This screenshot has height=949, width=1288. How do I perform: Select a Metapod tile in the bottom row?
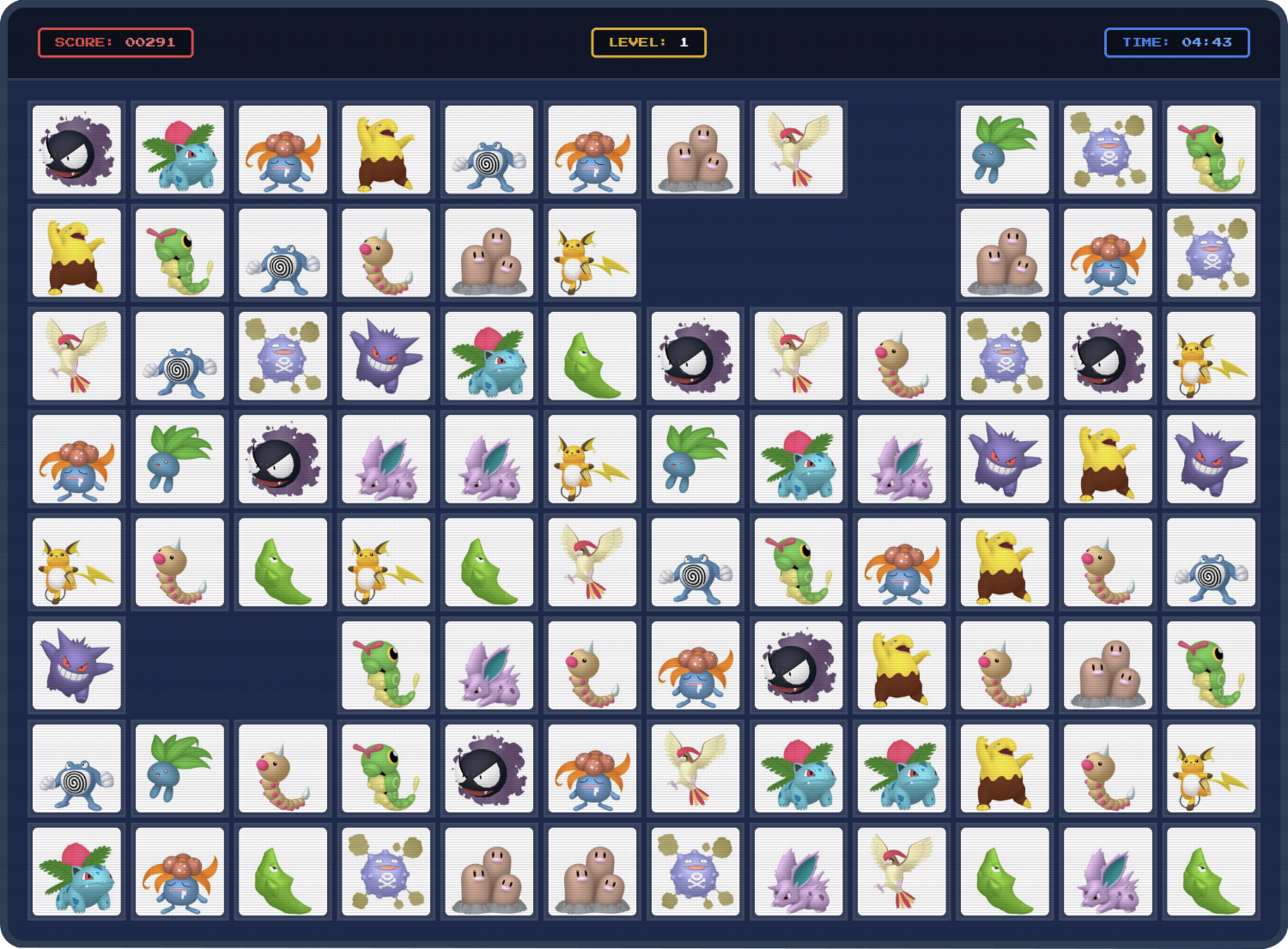coord(283,872)
